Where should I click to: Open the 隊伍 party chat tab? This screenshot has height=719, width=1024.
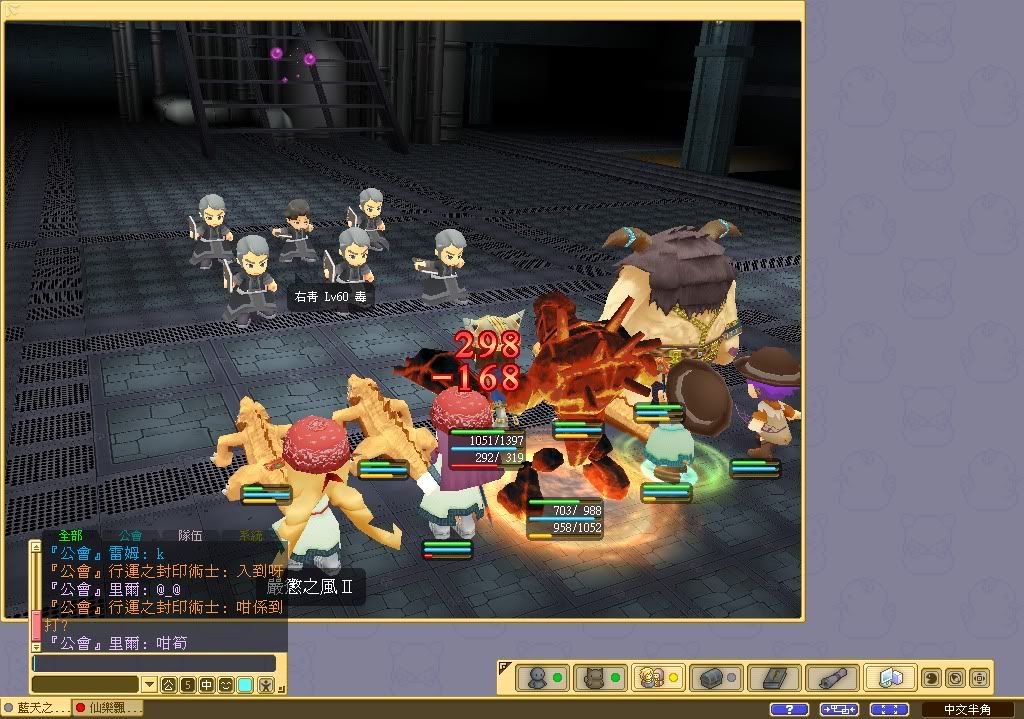click(189, 536)
